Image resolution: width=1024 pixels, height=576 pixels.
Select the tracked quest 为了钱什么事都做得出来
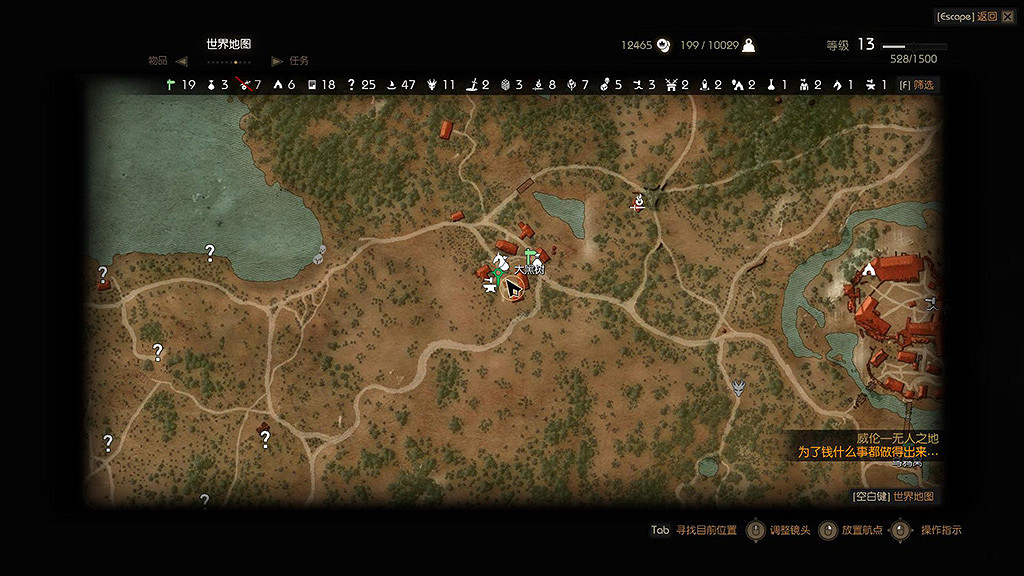(867, 452)
